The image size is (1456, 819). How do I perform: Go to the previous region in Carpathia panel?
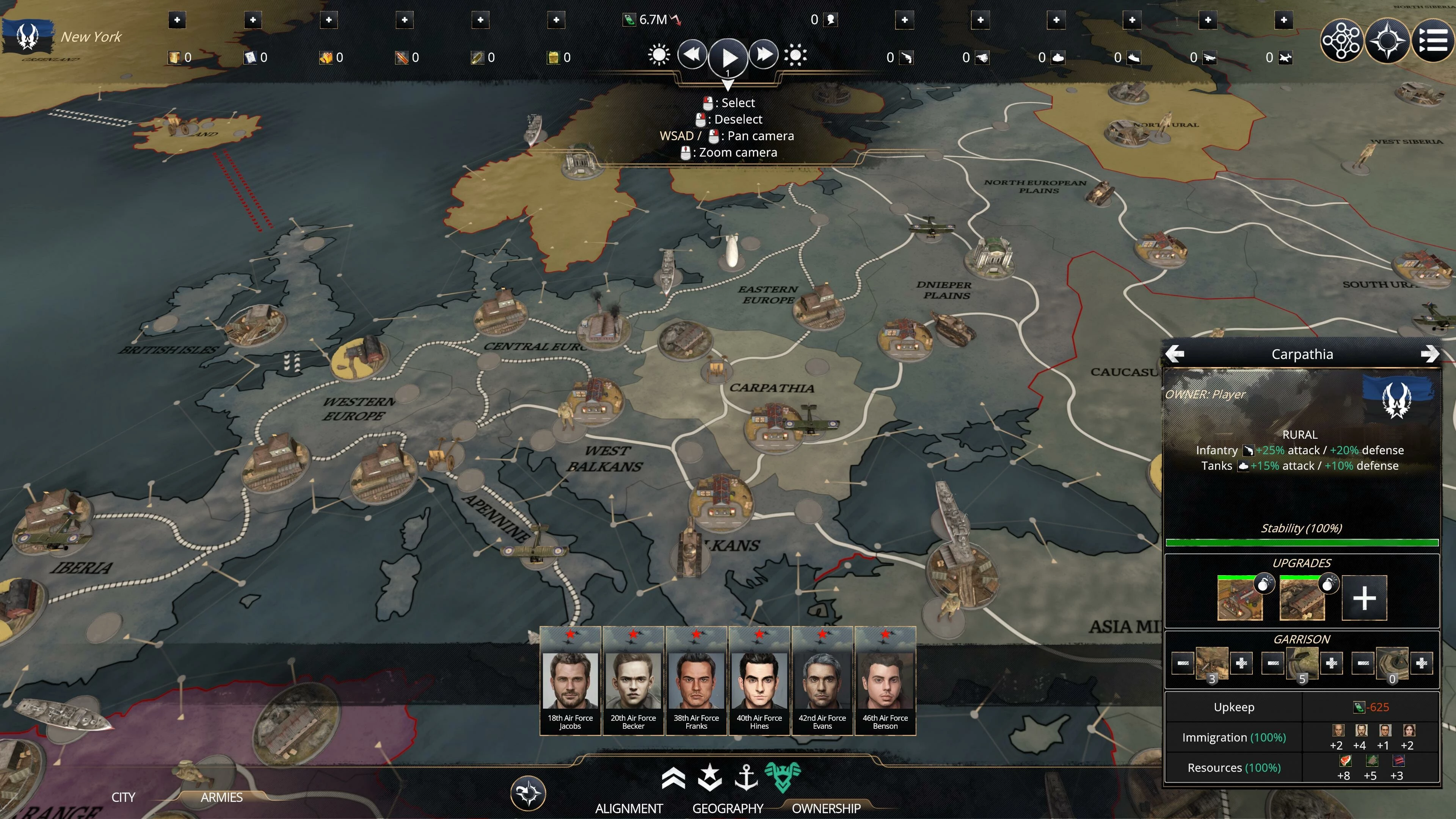coord(1175,354)
